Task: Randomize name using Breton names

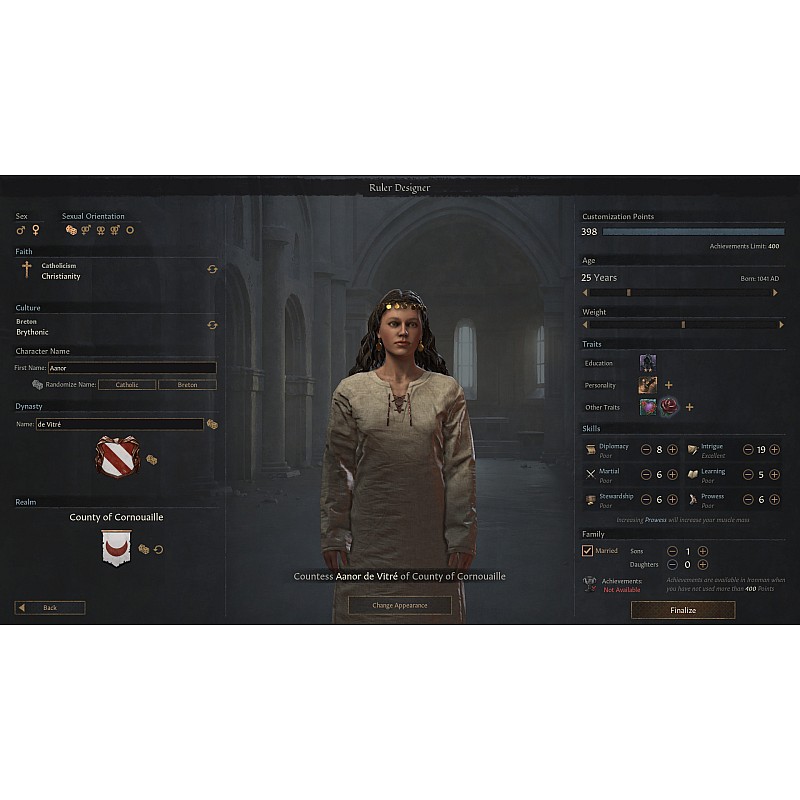Action: tap(187, 385)
